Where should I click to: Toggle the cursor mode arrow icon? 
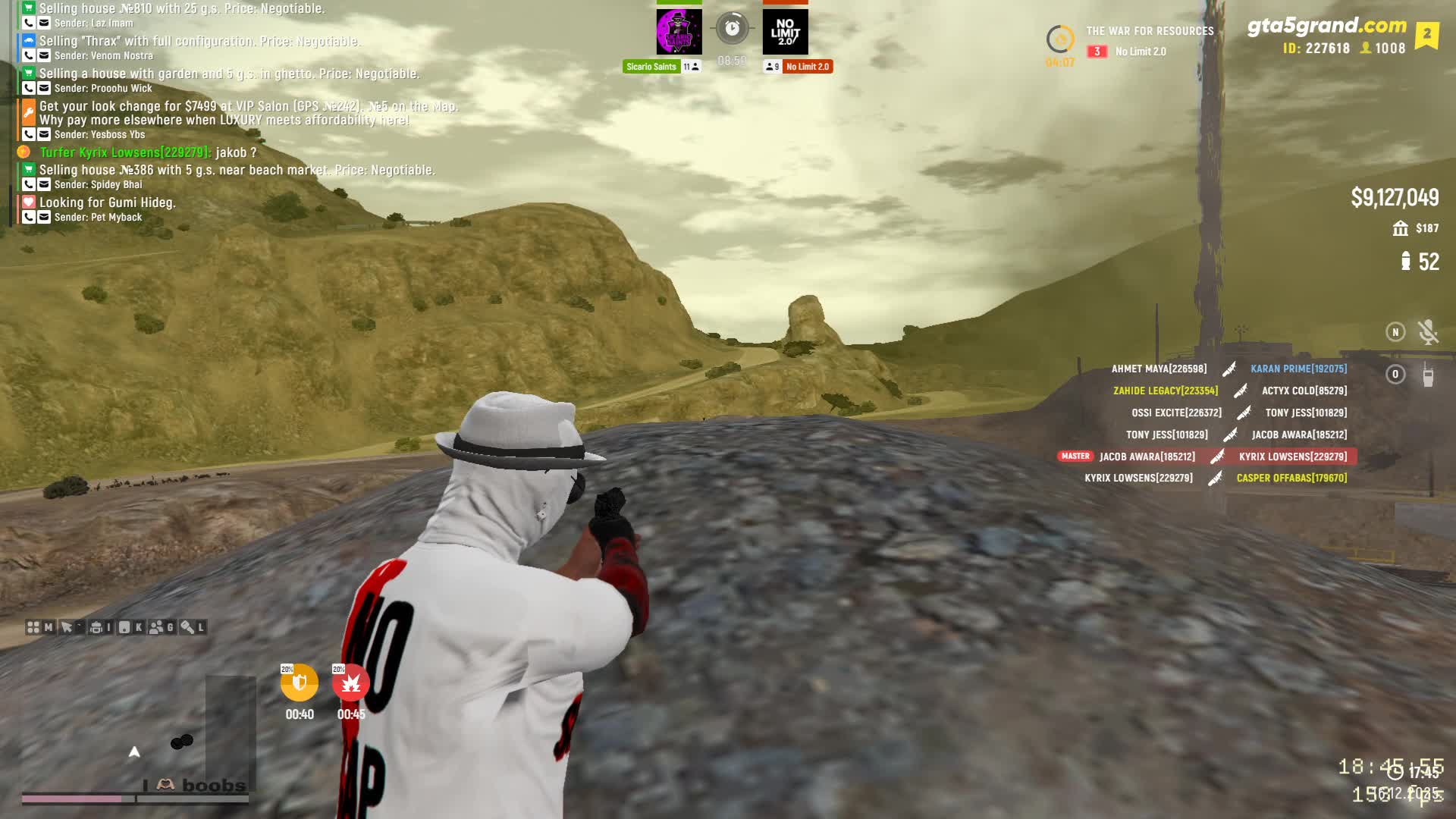tap(67, 627)
